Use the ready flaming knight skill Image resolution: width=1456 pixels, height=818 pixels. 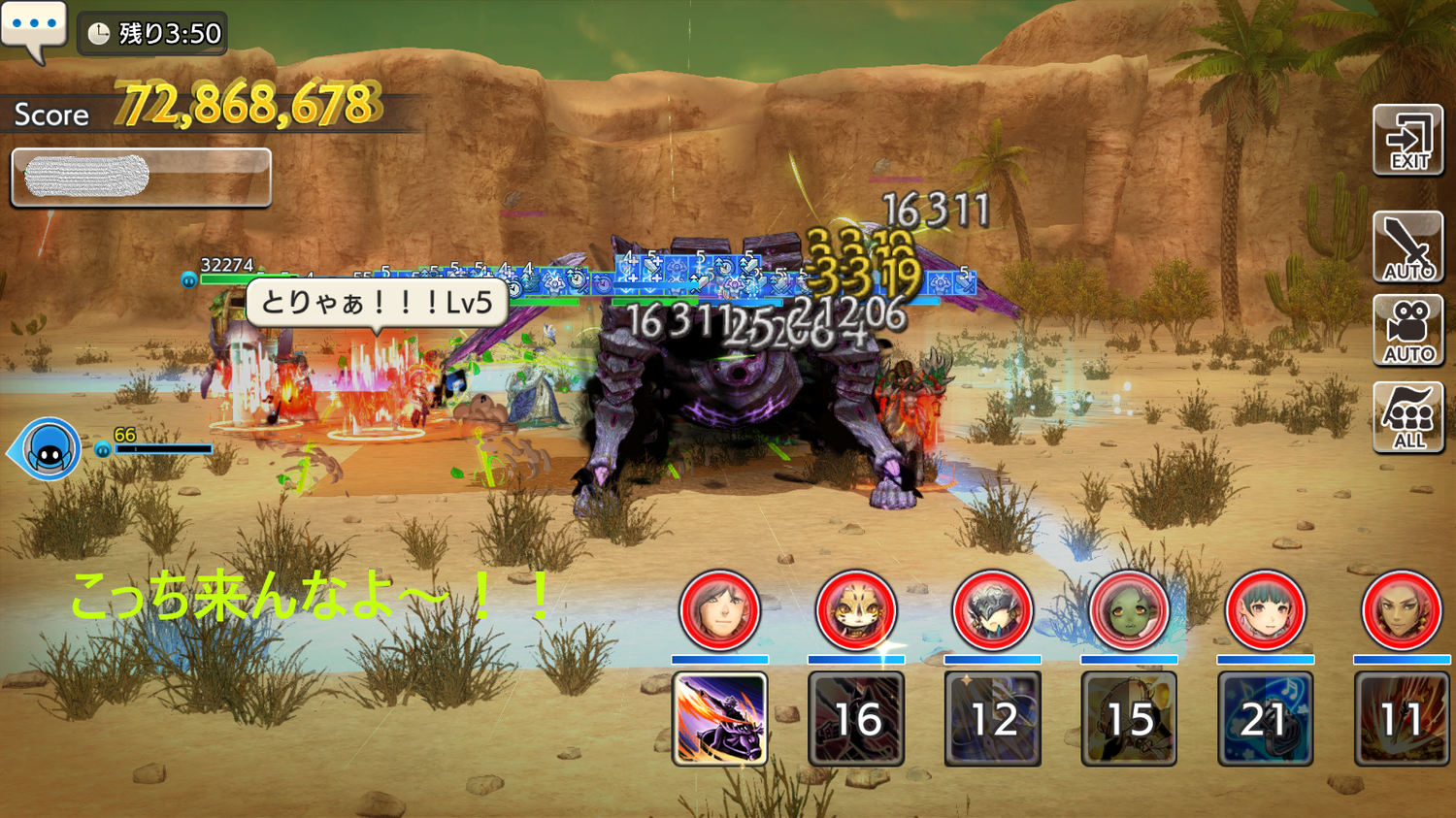click(720, 719)
